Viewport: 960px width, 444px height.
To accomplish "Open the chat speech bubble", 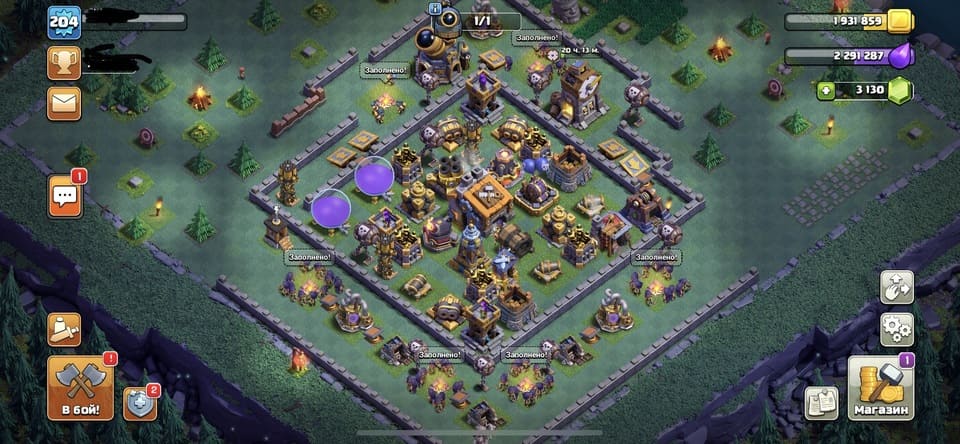I will 65,195.
